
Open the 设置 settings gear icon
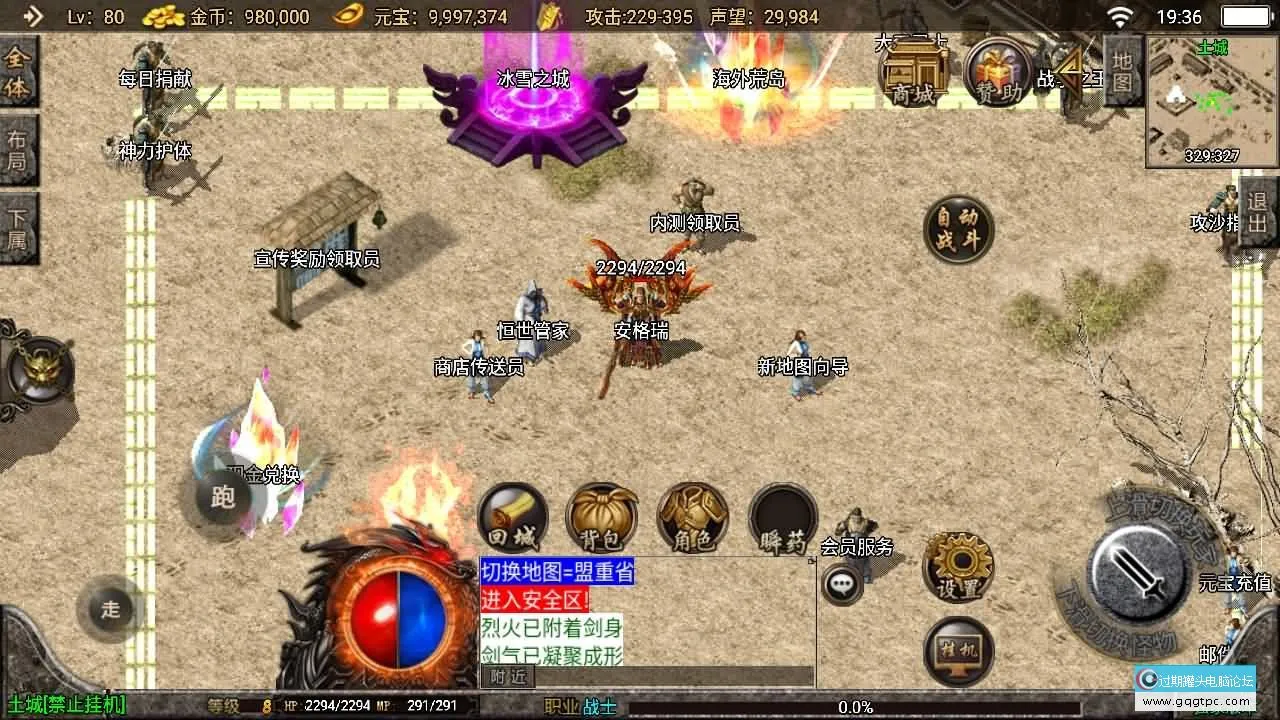[960, 567]
